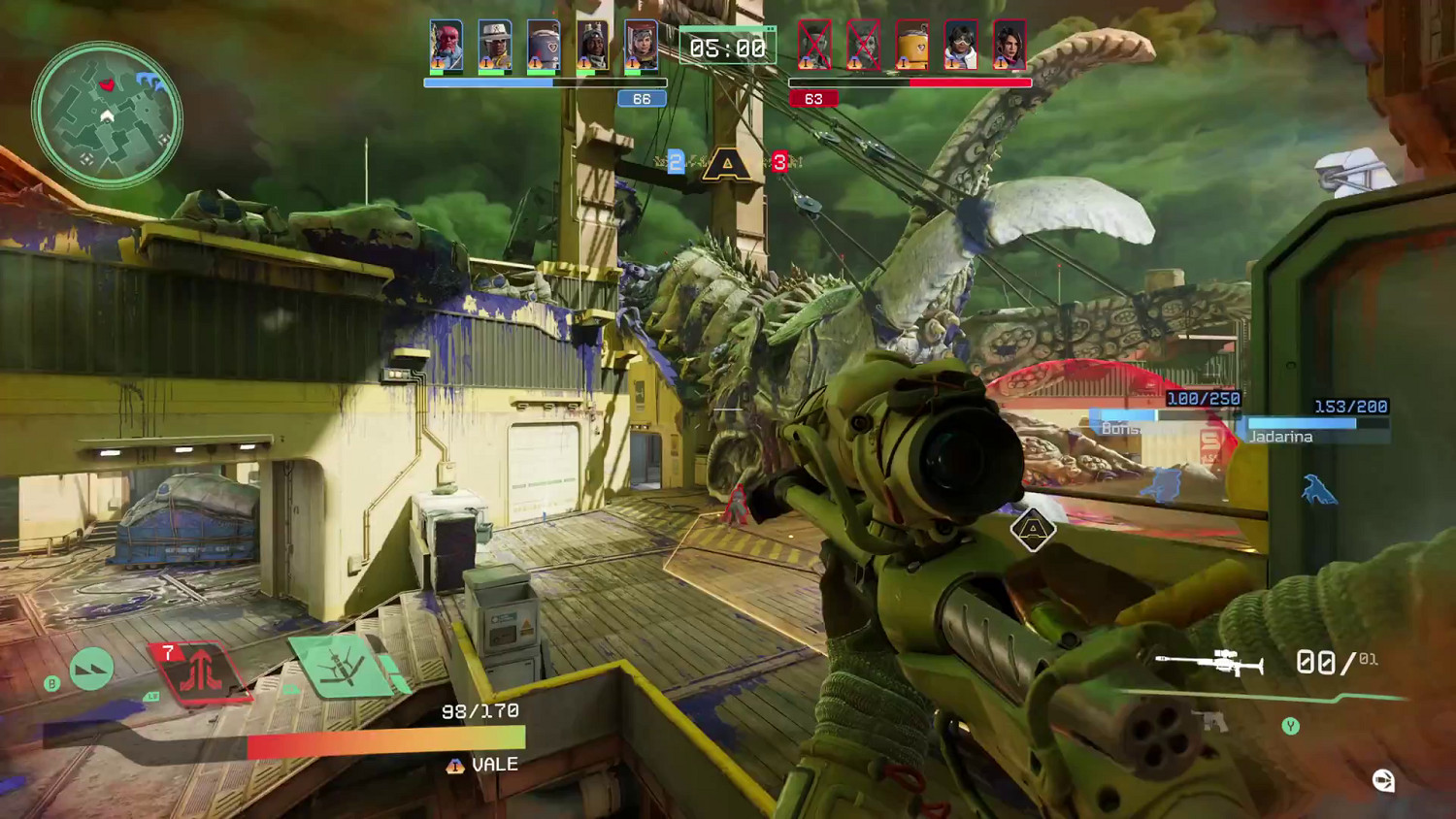The image size is (1456, 819).
Task: Activate the green tripwire trap ability
Action: (x=342, y=666)
